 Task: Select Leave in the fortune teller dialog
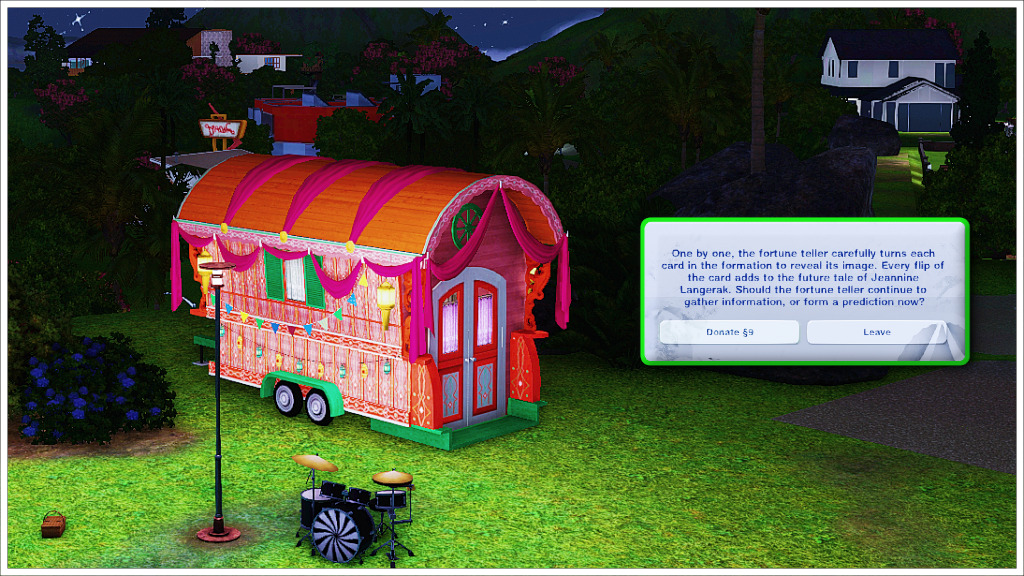point(876,332)
